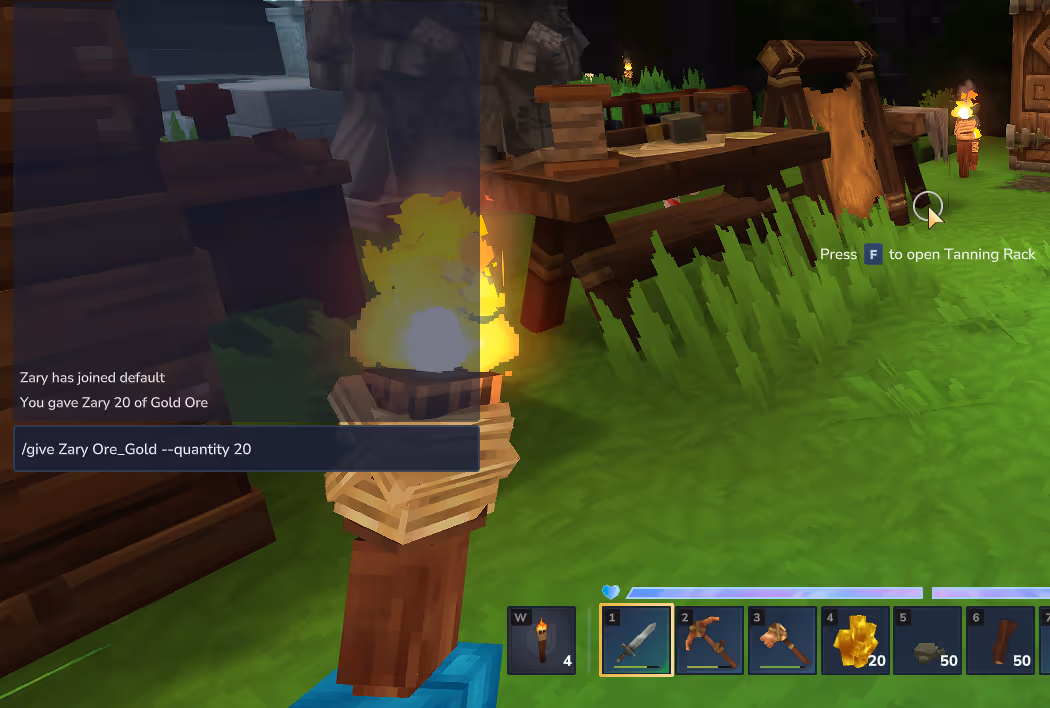Click the chat command input field
The image size is (1050, 708).
(x=245, y=449)
